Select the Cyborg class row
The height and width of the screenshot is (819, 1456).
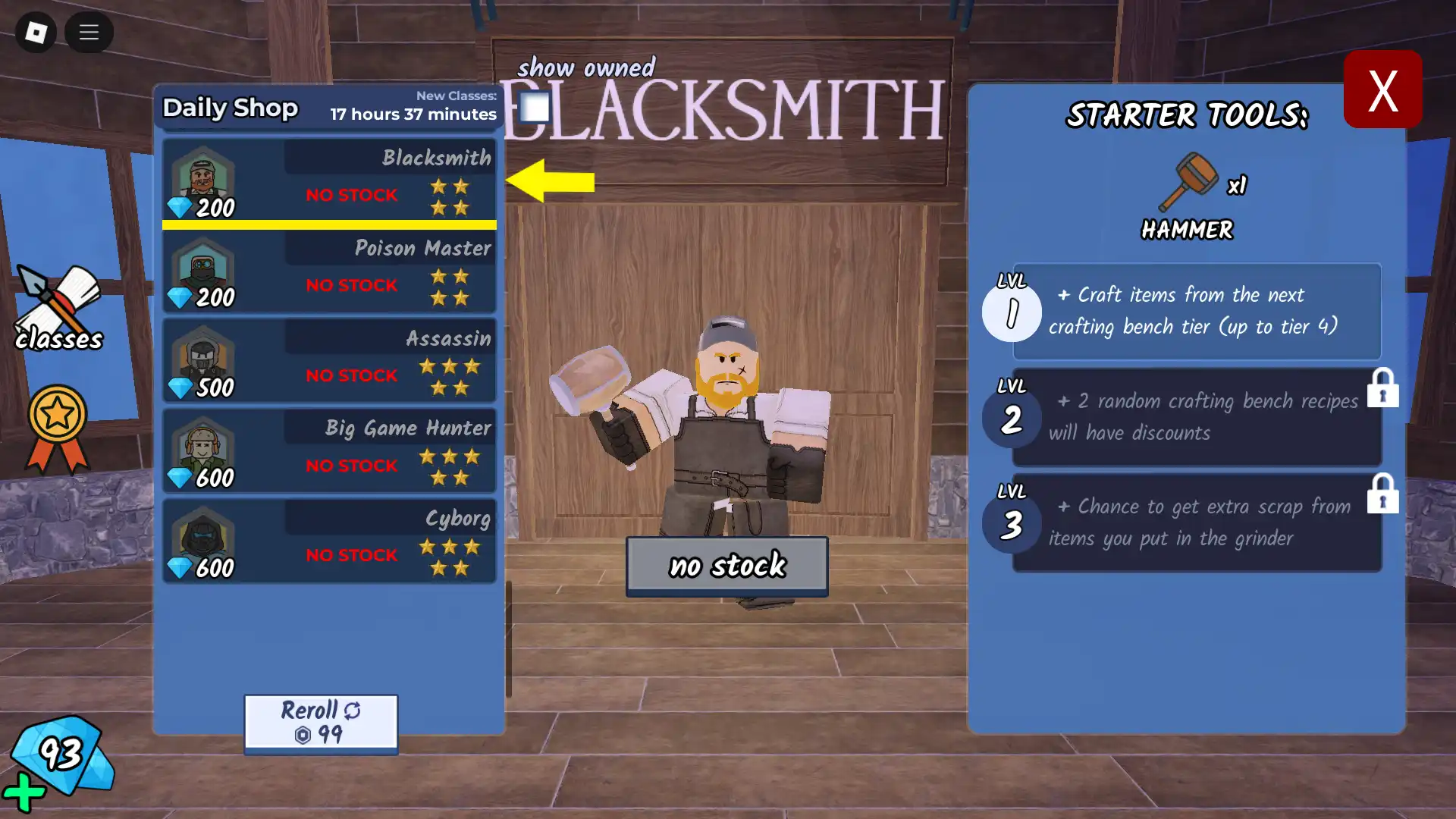(329, 541)
